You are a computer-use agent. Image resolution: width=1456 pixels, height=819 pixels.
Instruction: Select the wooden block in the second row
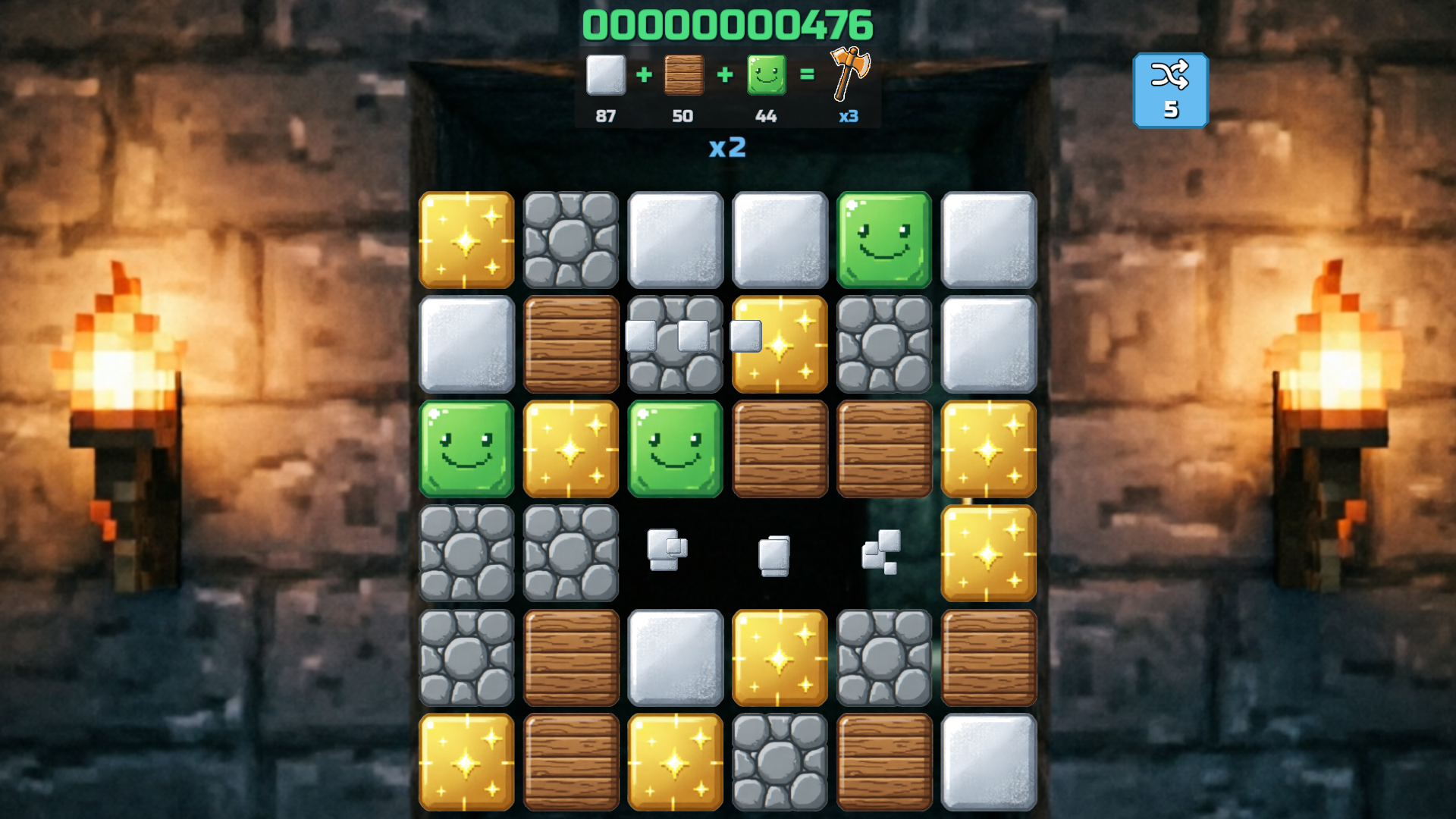point(570,345)
